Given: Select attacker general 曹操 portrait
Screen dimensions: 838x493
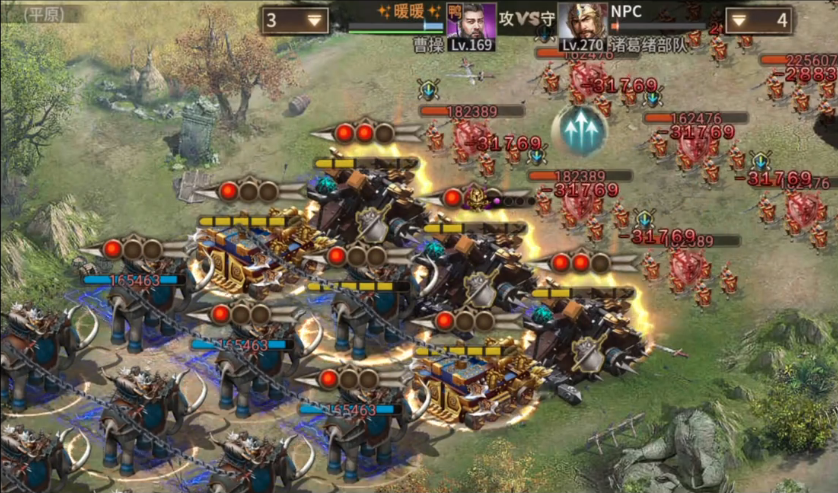Looking at the screenshot, I should click(x=470, y=20).
